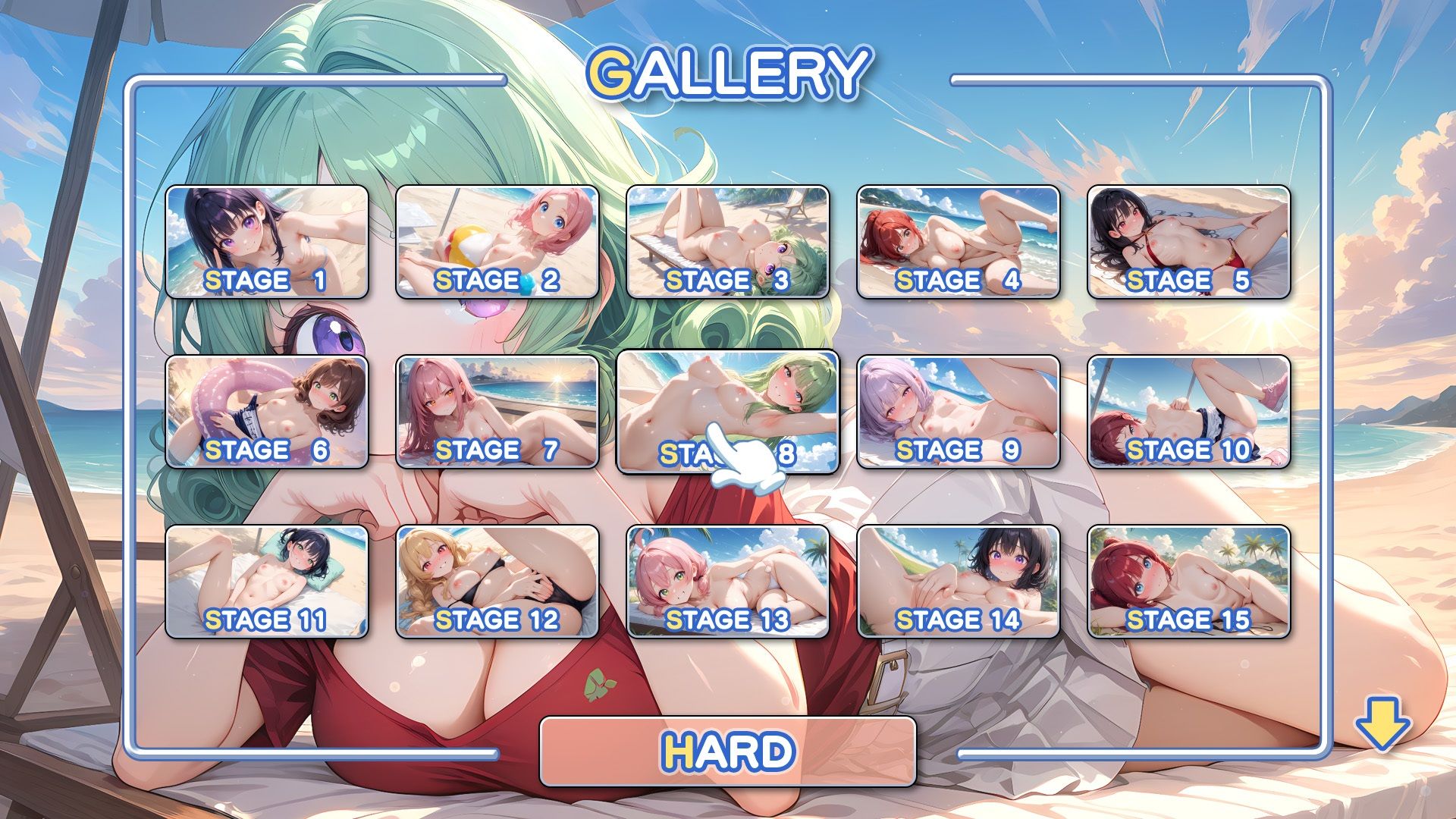Image resolution: width=1456 pixels, height=819 pixels.
Task: Choose the Stage 14 thumbnail
Action: pos(959,582)
